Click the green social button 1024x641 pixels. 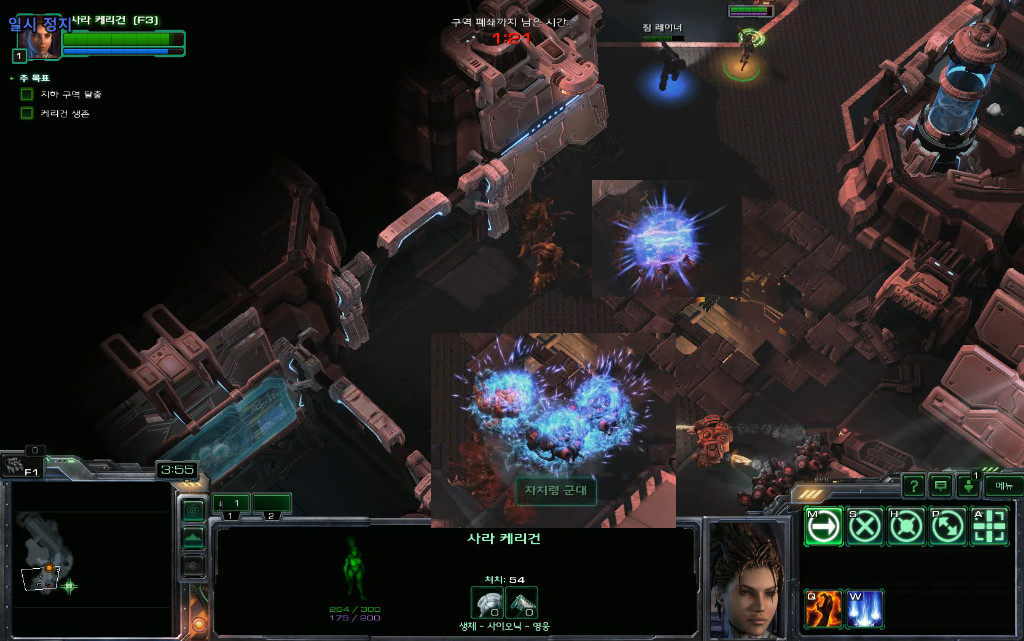[x=968, y=486]
